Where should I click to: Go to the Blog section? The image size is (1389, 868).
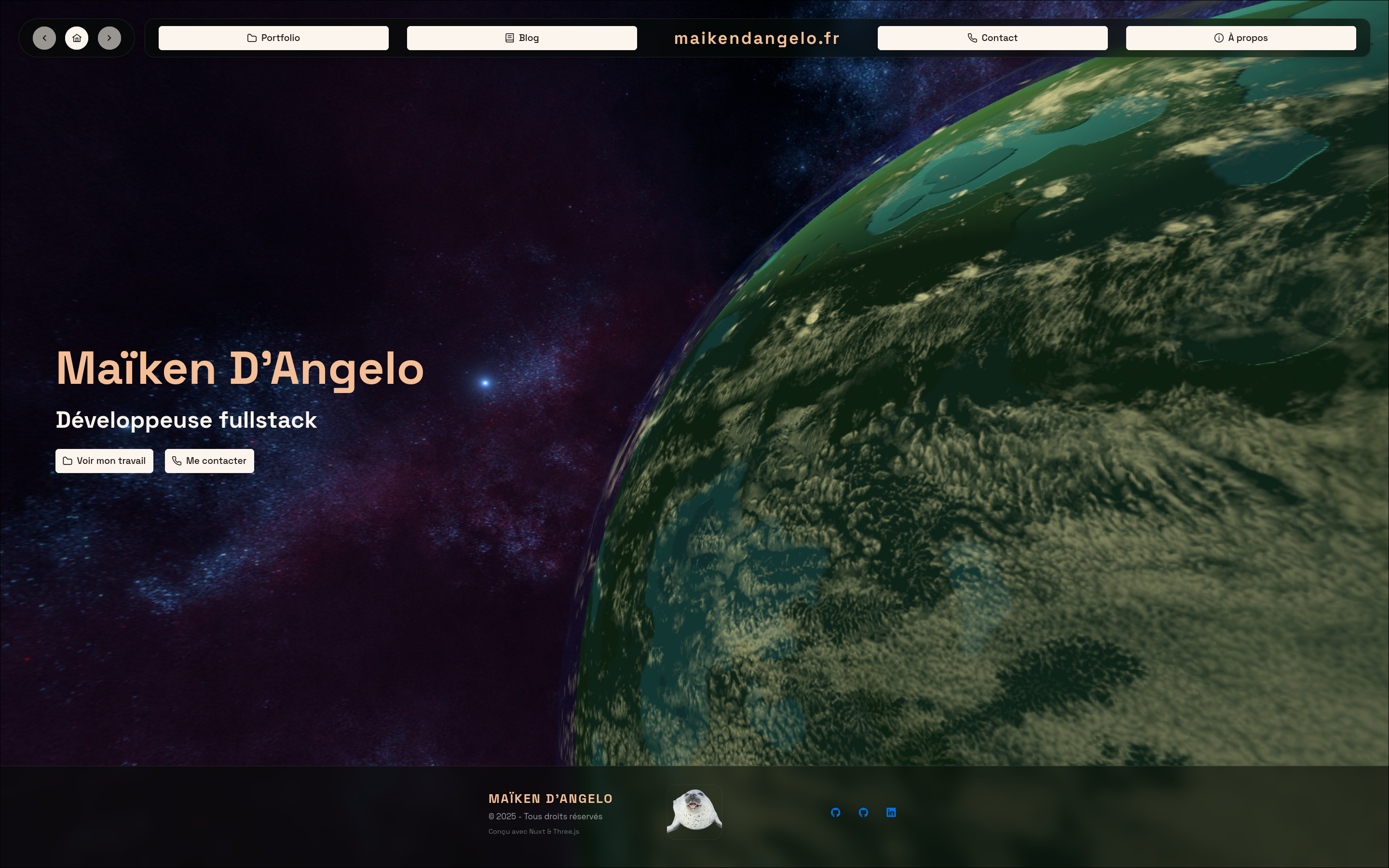(x=521, y=38)
